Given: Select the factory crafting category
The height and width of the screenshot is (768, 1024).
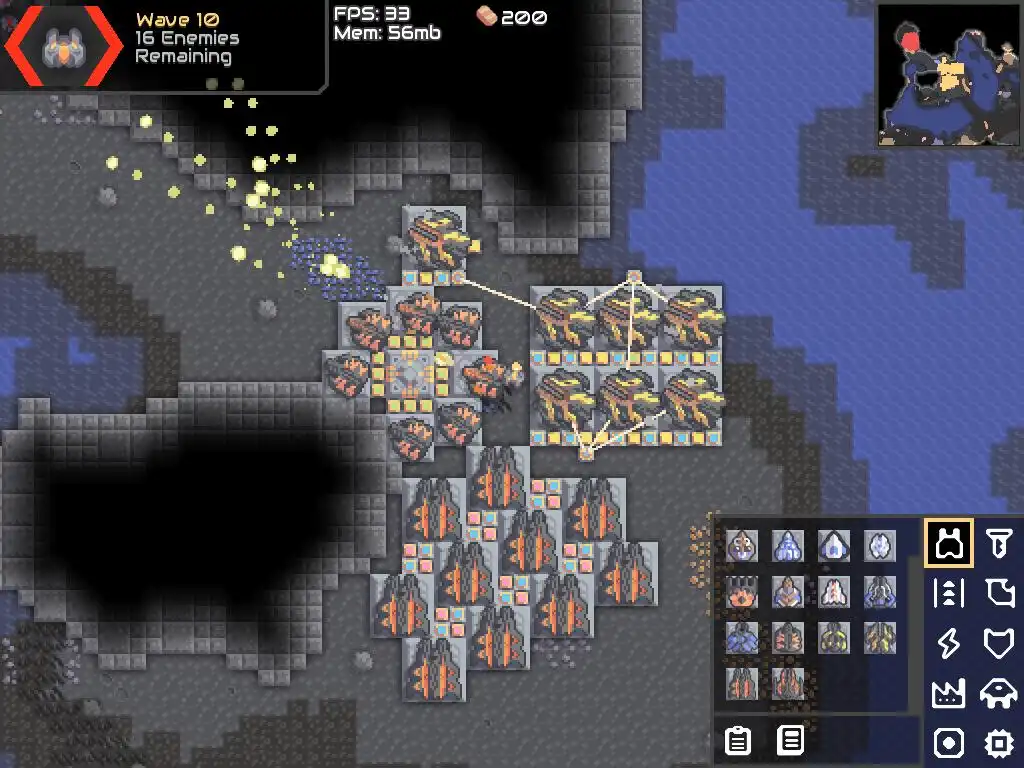Looking at the screenshot, I should click(x=948, y=693).
